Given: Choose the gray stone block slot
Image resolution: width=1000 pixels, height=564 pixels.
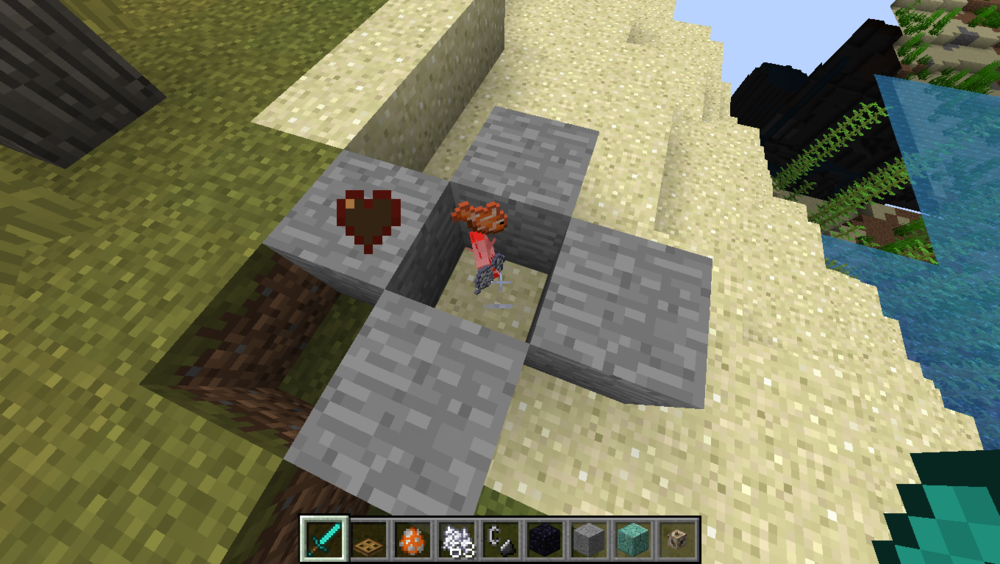Looking at the screenshot, I should [x=588, y=540].
